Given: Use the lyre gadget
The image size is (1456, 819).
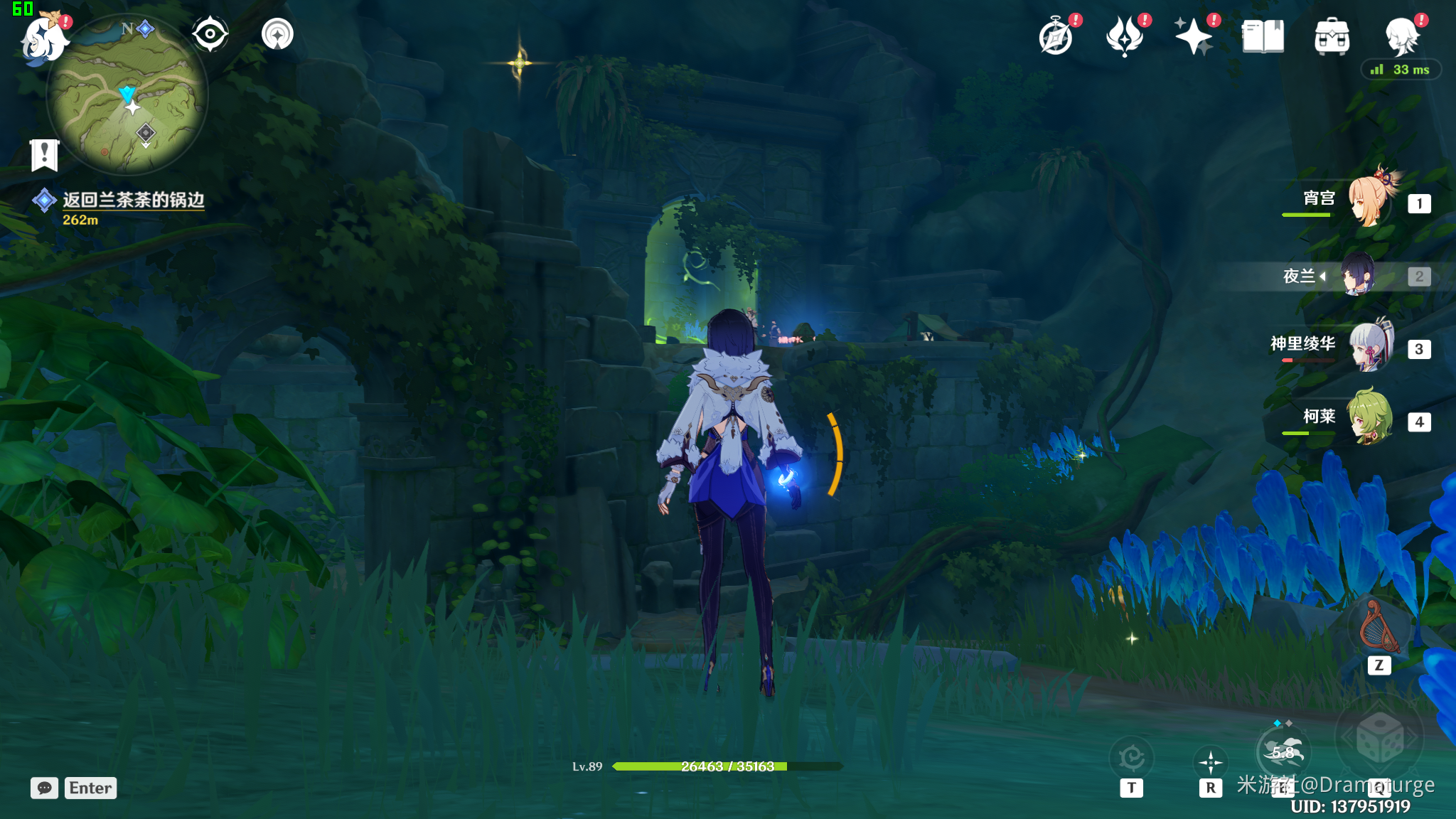Looking at the screenshot, I should (1379, 627).
